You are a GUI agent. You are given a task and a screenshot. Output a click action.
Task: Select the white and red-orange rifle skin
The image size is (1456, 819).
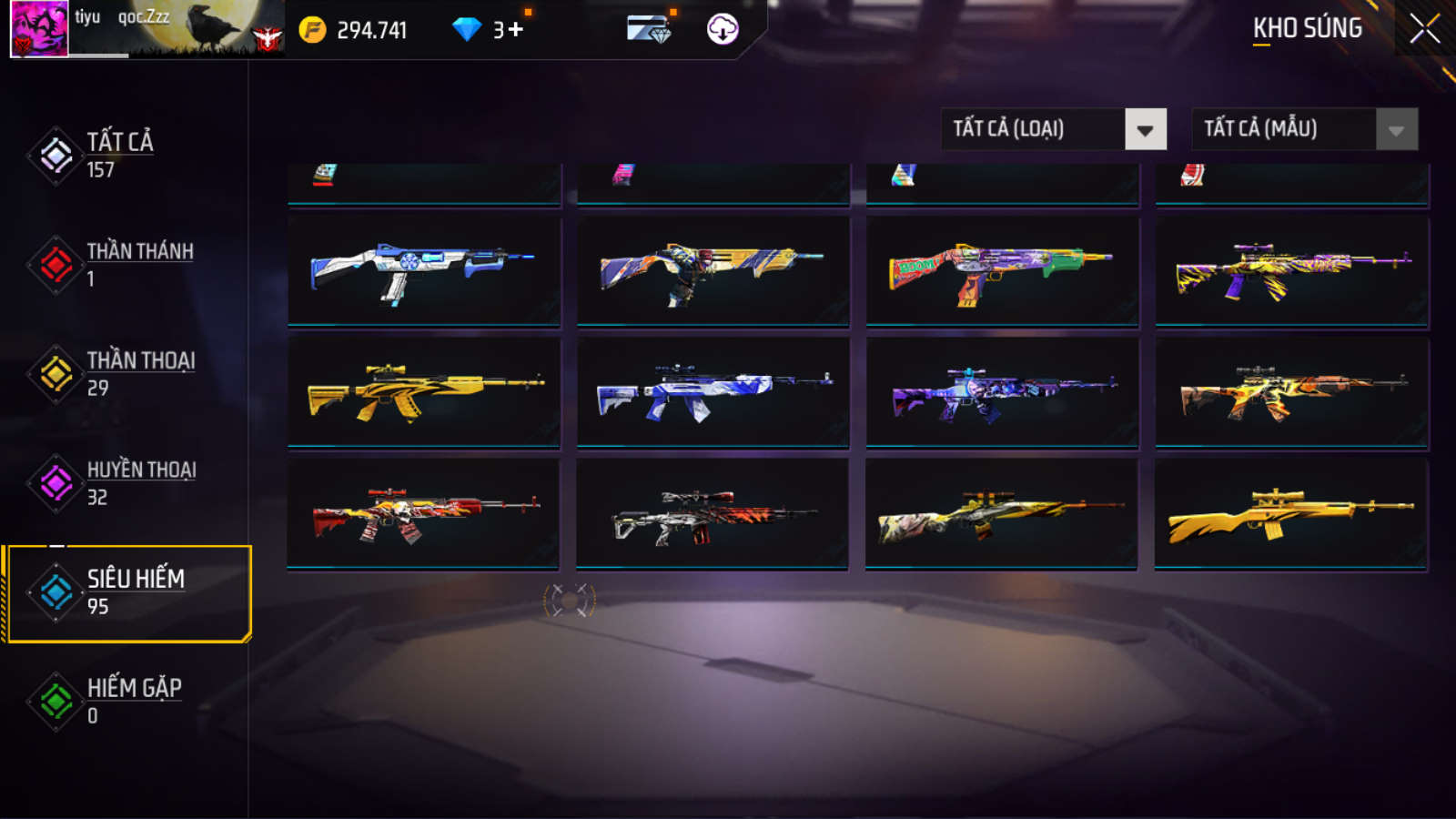pyautogui.click(x=713, y=514)
